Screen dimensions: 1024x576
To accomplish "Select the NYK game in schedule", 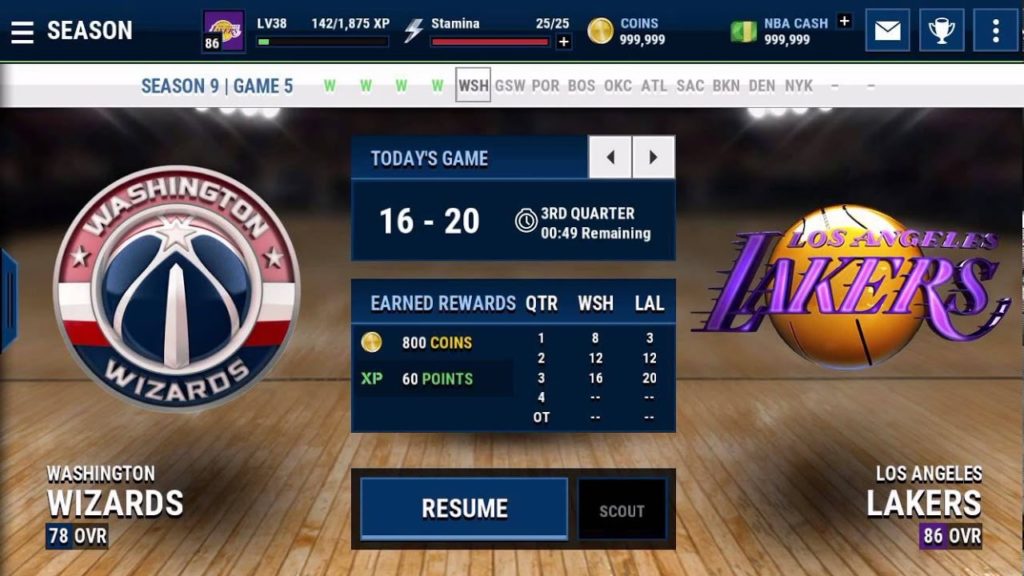I will tap(799, 86).
